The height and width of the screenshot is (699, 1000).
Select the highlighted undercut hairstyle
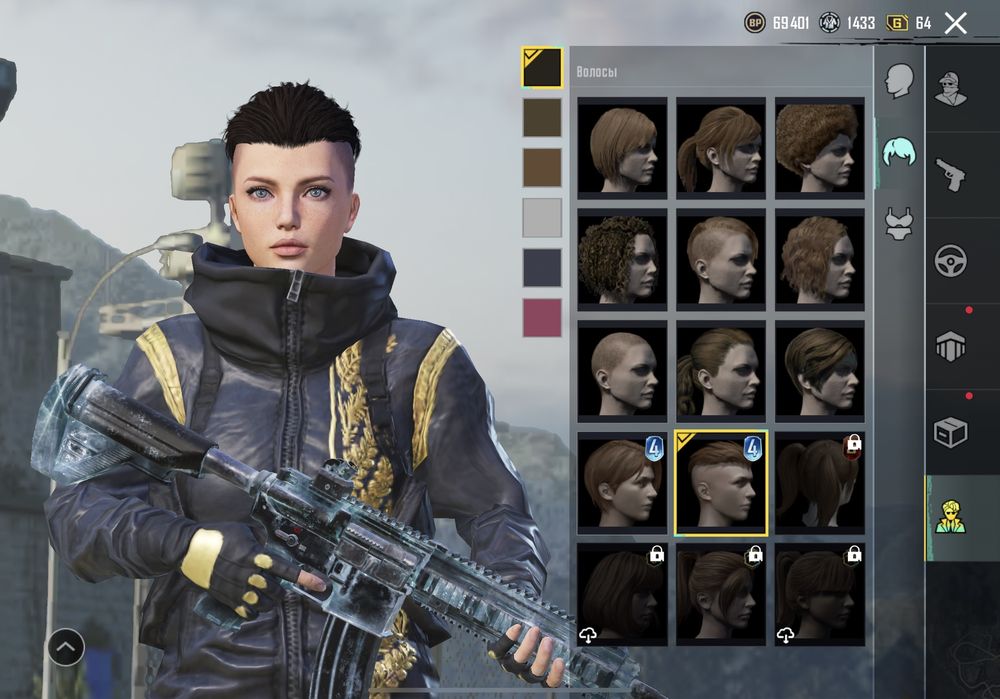click(x=721, y=483)
